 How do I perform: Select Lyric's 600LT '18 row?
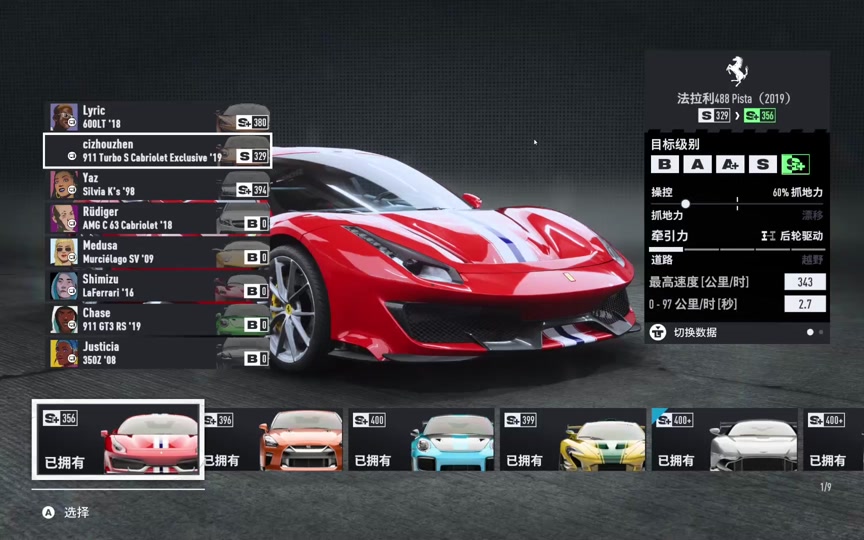pos(157,117)
